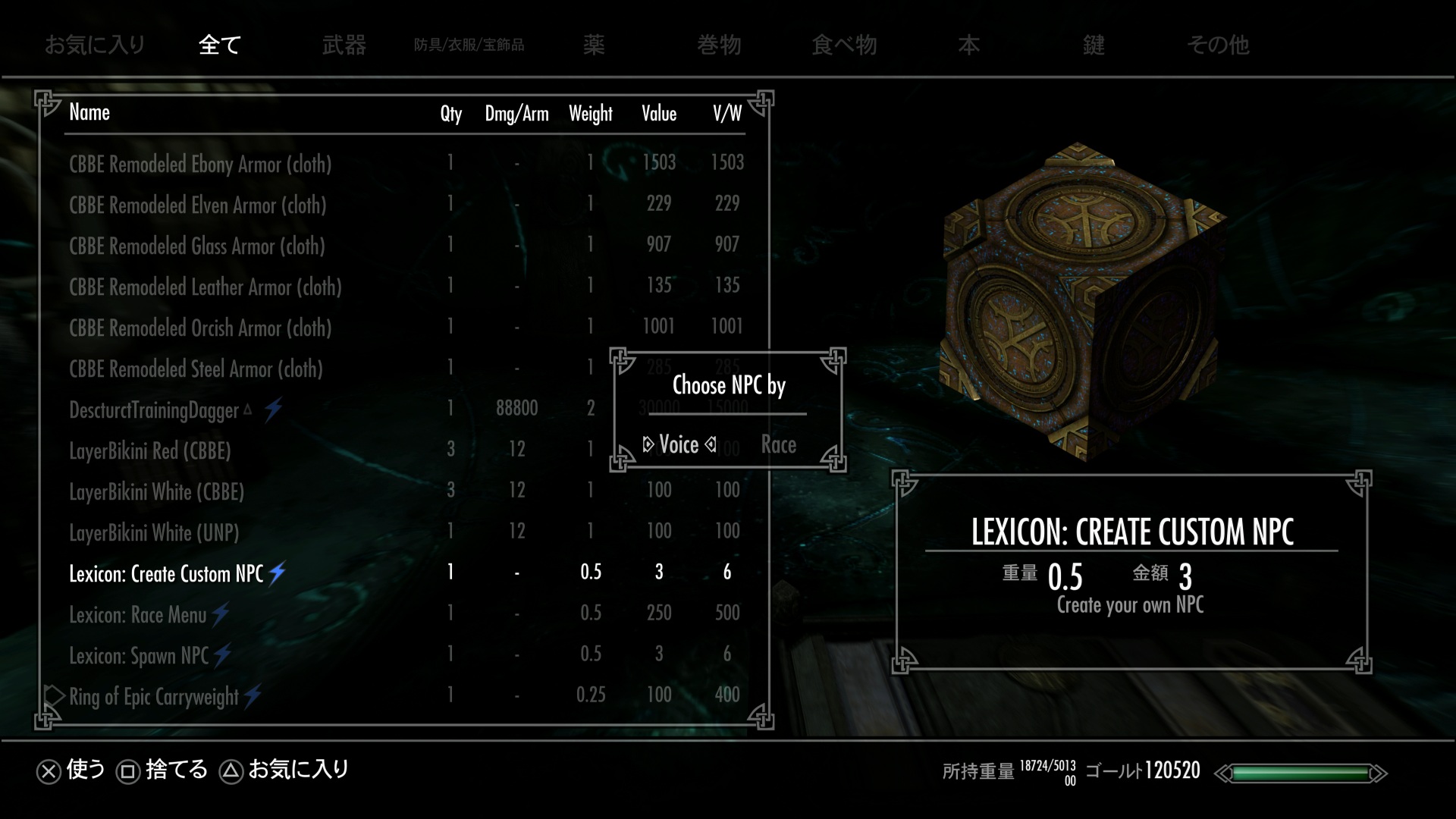1456x819 pixels.
Task: Choose the Voice option in popup
Action: (x=679, y=444)
